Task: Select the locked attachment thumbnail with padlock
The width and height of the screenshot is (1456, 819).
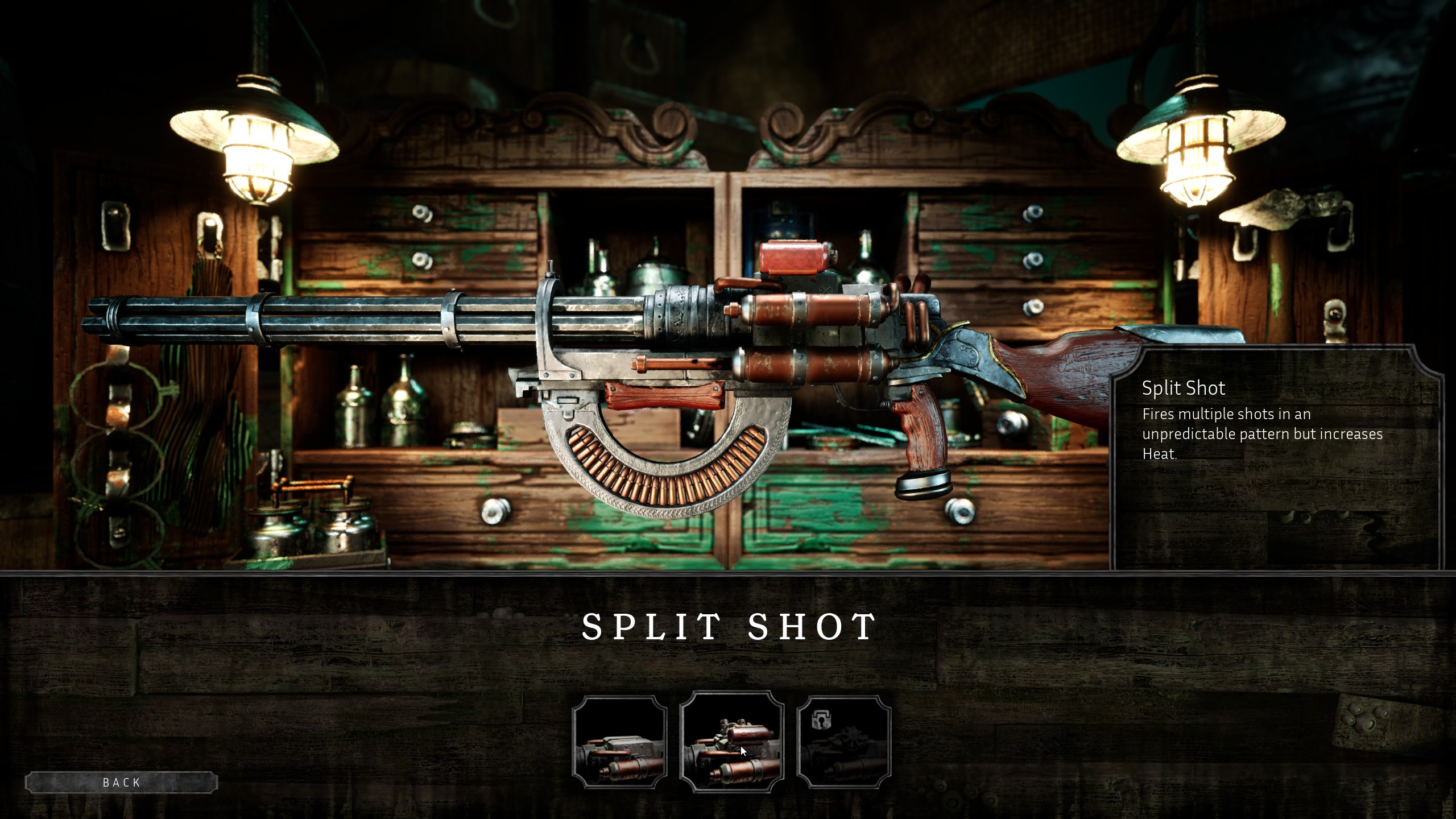Action: 844,742
